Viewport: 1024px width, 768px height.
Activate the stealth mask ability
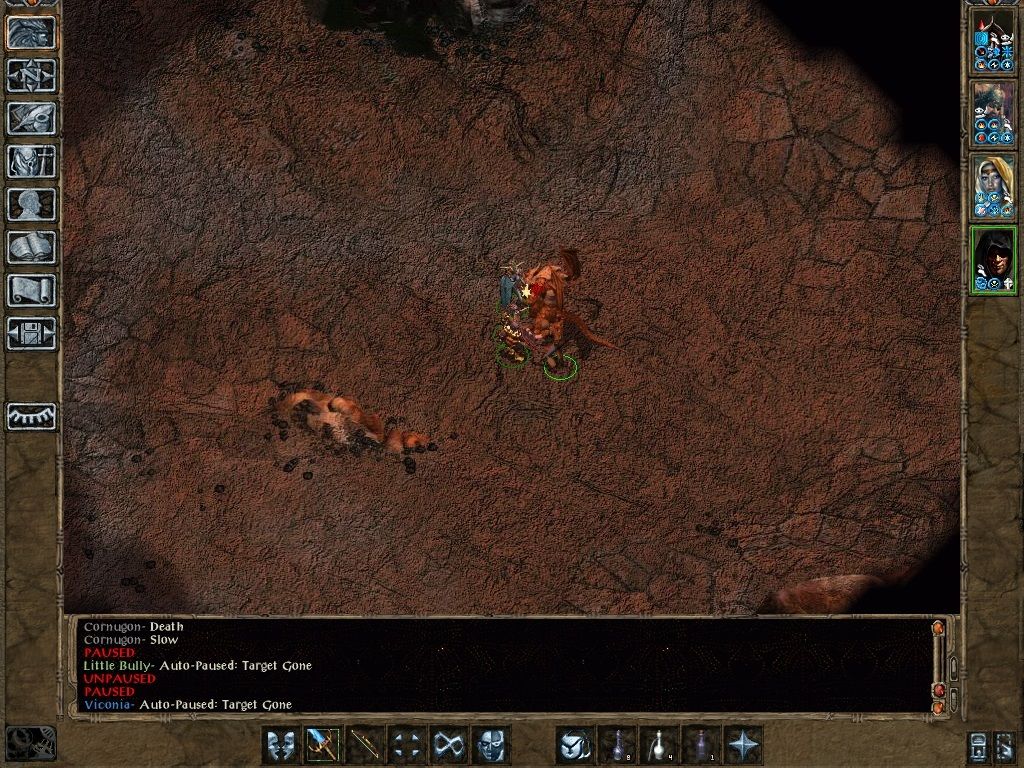click(x=281, y=745)
